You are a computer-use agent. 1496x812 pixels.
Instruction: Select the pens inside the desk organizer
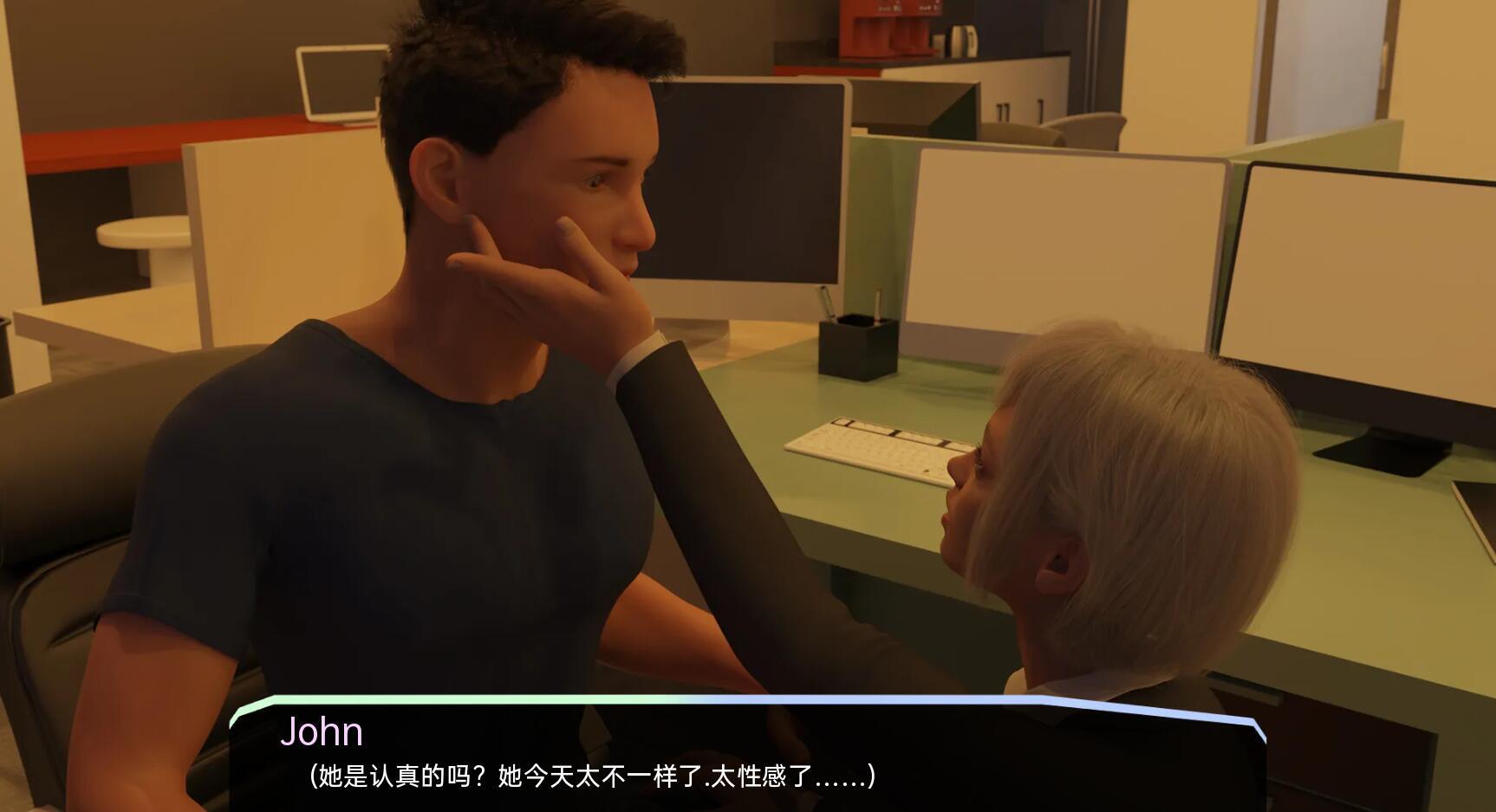822,303
